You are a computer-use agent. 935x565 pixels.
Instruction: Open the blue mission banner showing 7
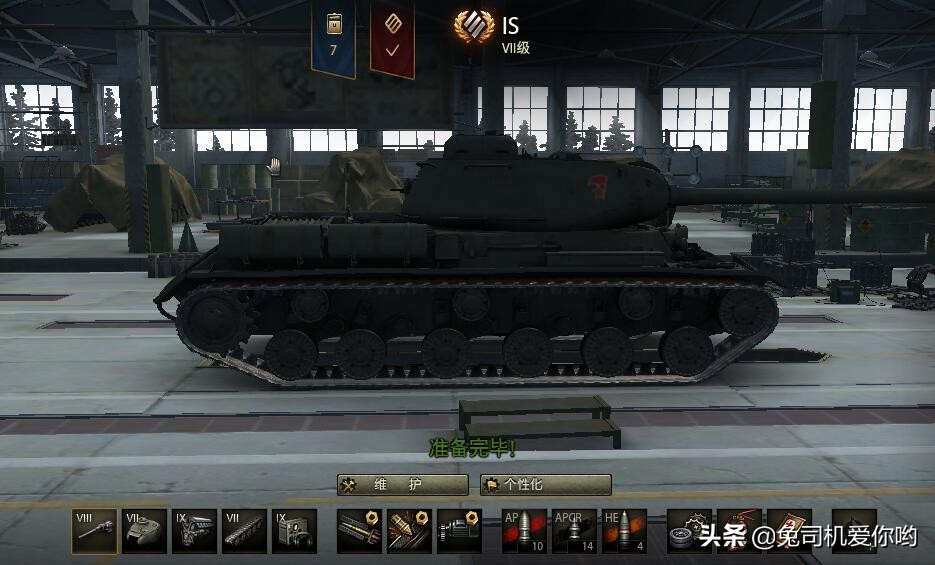tap(333, 40)
